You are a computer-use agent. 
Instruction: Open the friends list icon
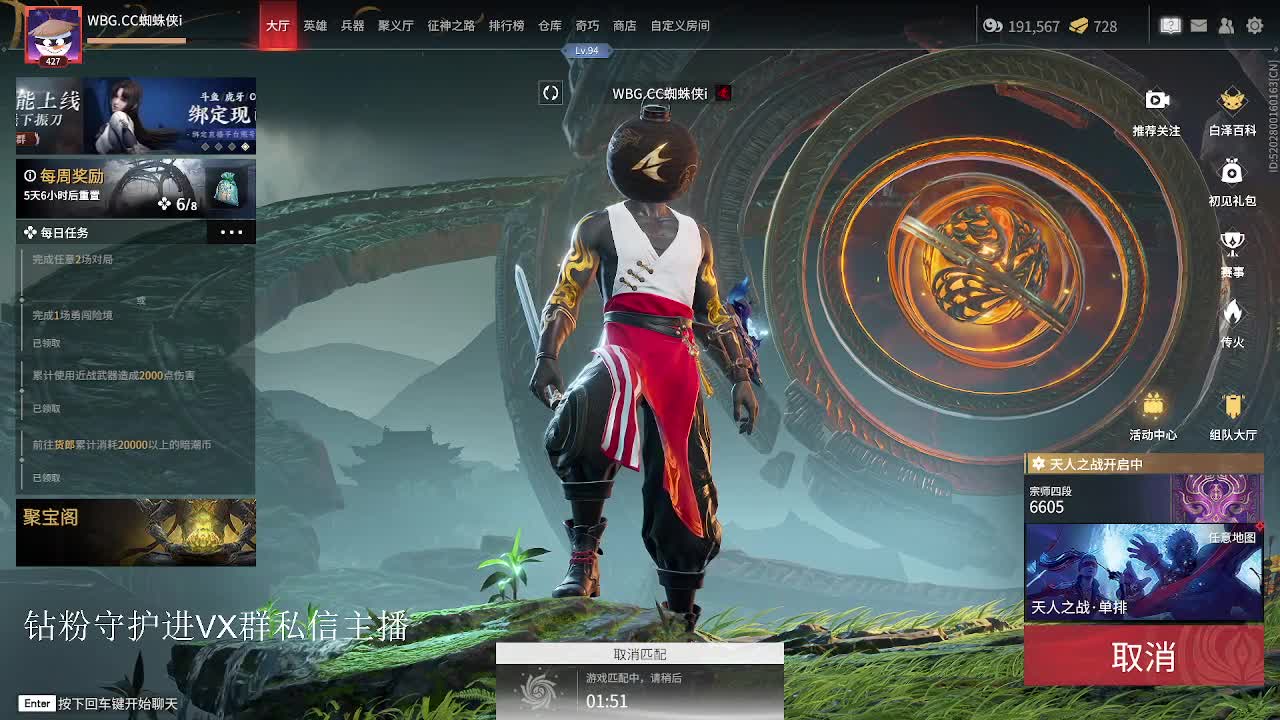click(x=1226, y=26)
